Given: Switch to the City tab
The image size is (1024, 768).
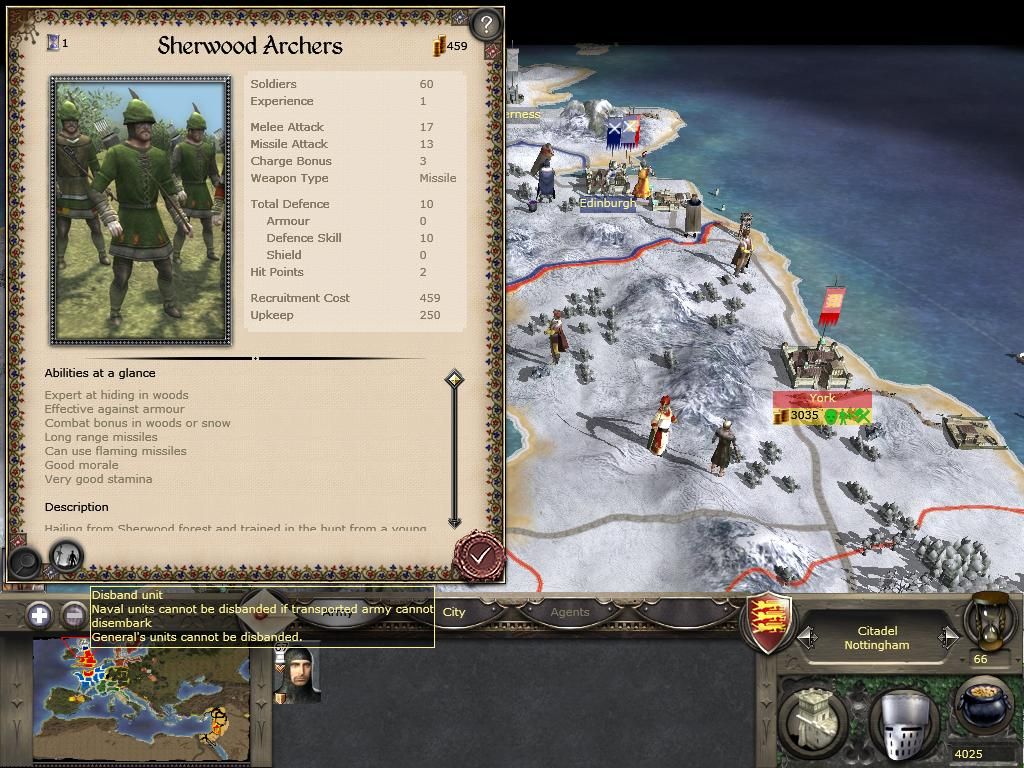Looking at the screenshot, I should click(454, 612).
